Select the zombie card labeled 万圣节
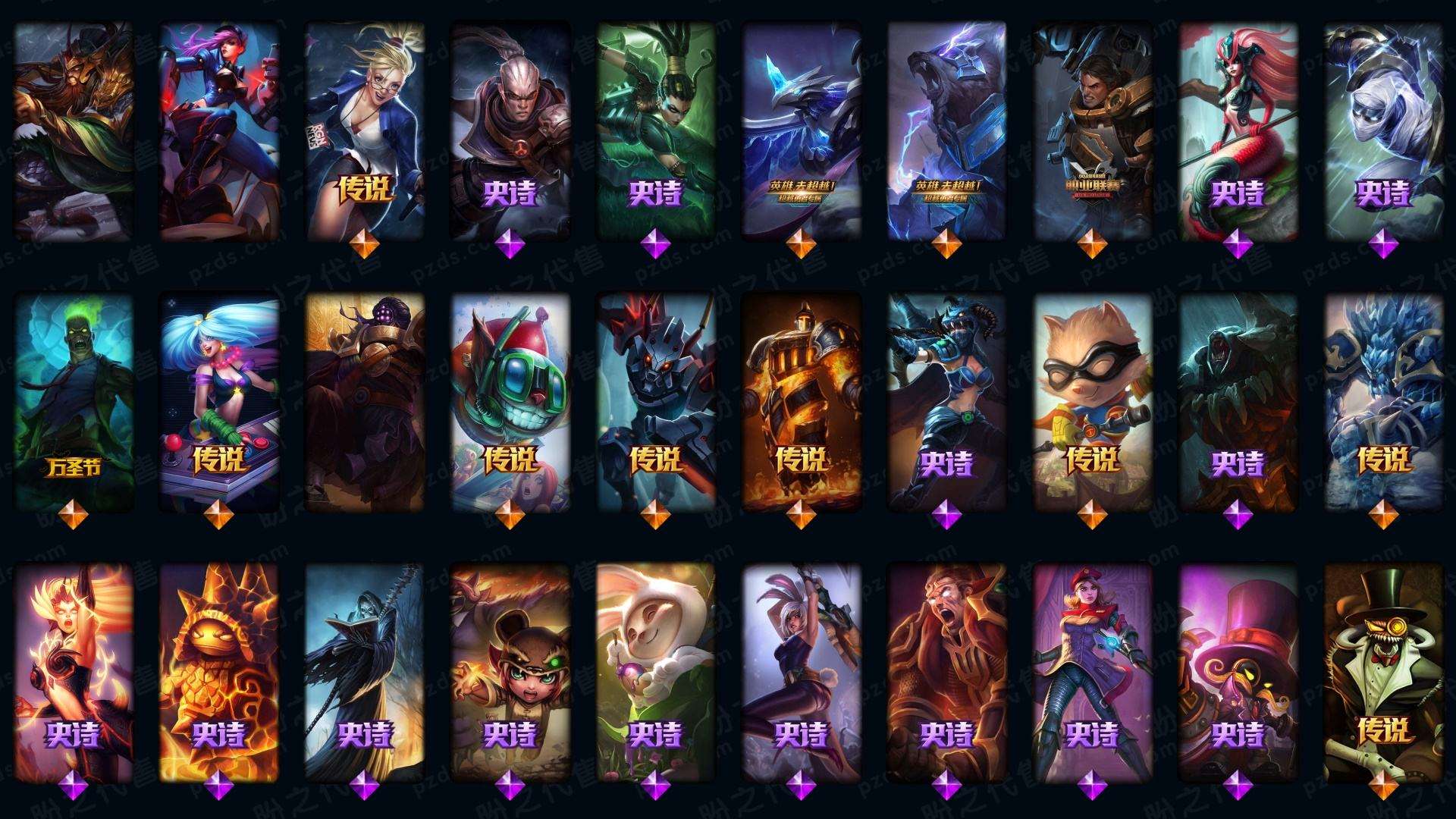The width and height of the screenshot is (1456, 819). (x=74, y=402)
